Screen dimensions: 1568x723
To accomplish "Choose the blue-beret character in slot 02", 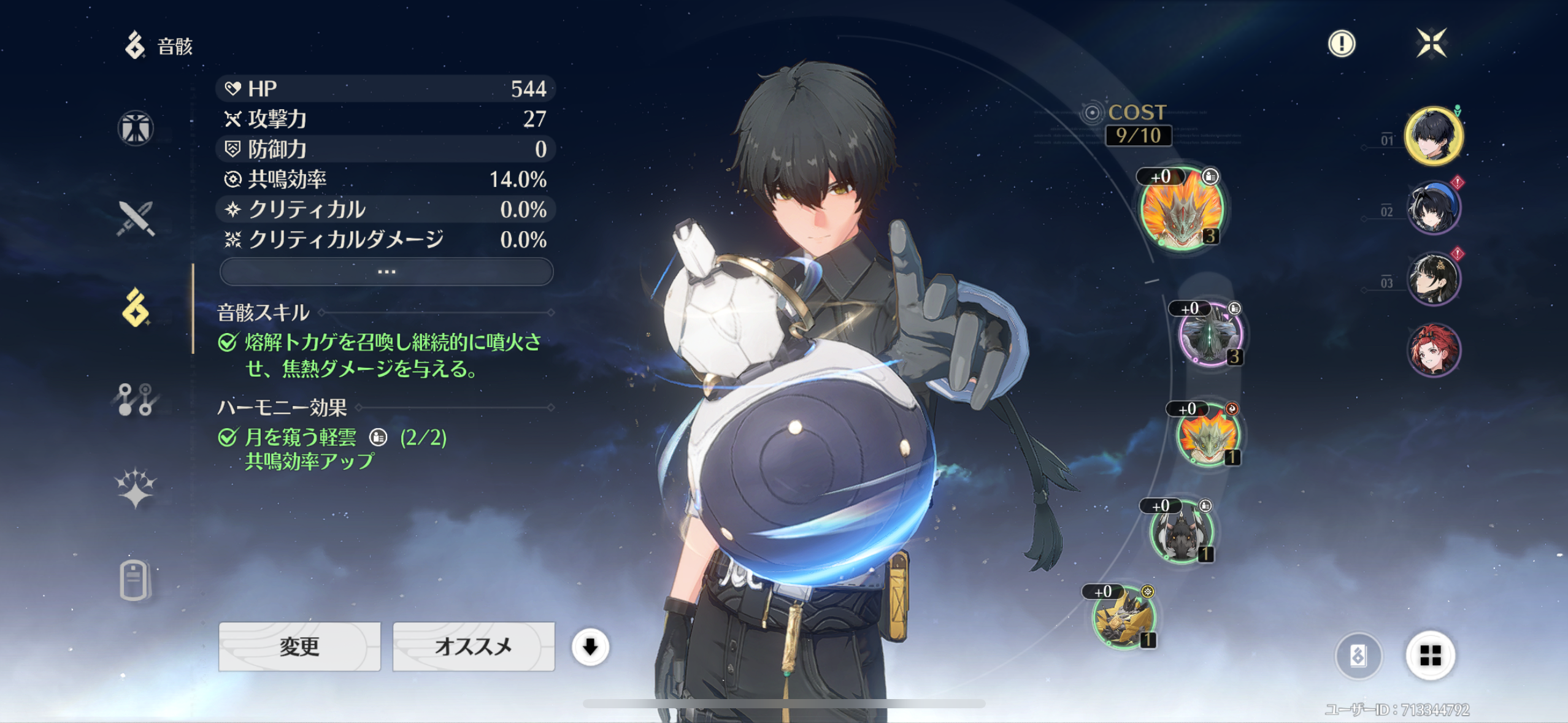I will click(x=1433, y=208).
